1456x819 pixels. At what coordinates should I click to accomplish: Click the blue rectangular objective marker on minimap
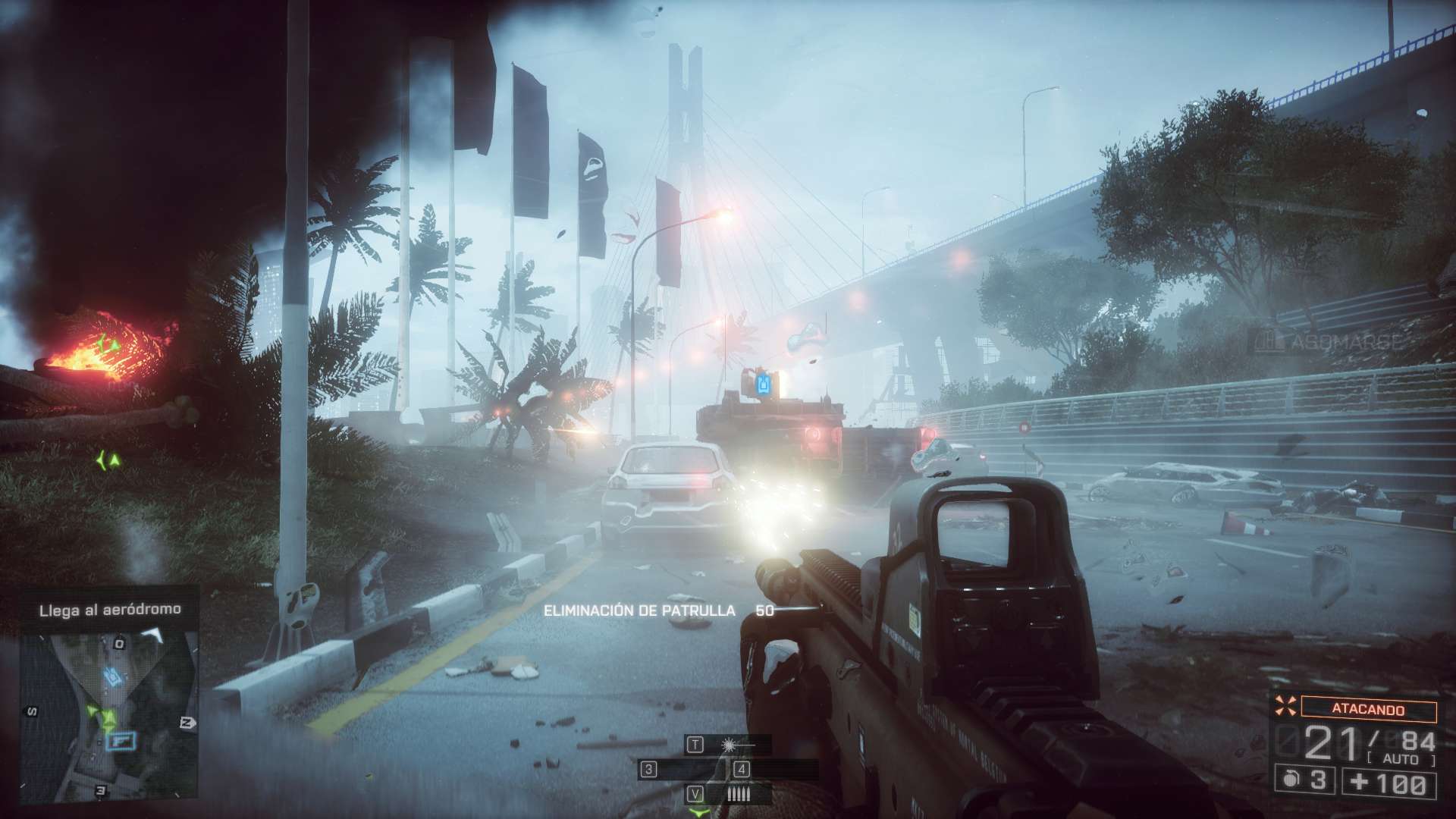tap(121, 740)
